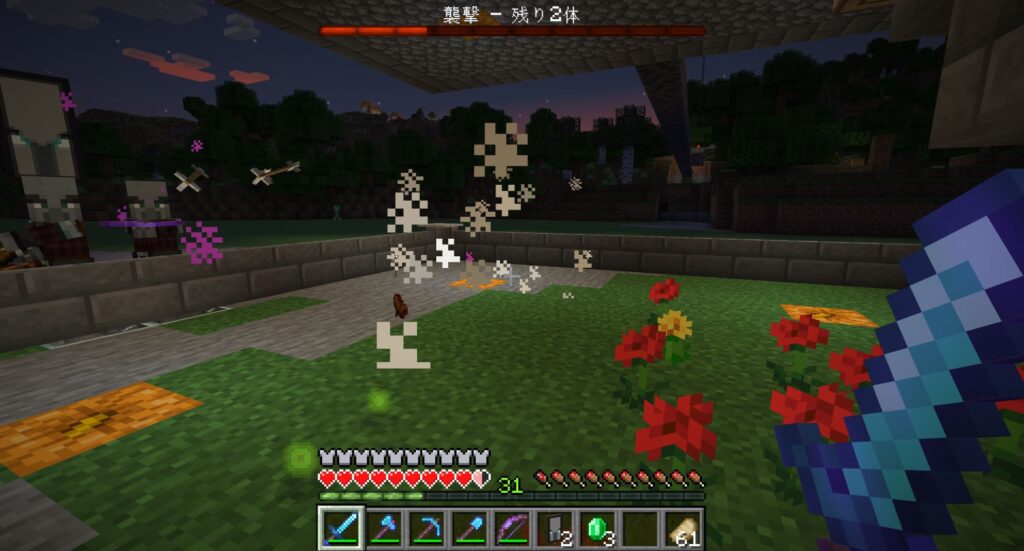Select the diamond sword hotbar slot
Image resolution: width=1024 pixels, height=551 pixels.
pyautogui.click(x=339, y=527)
